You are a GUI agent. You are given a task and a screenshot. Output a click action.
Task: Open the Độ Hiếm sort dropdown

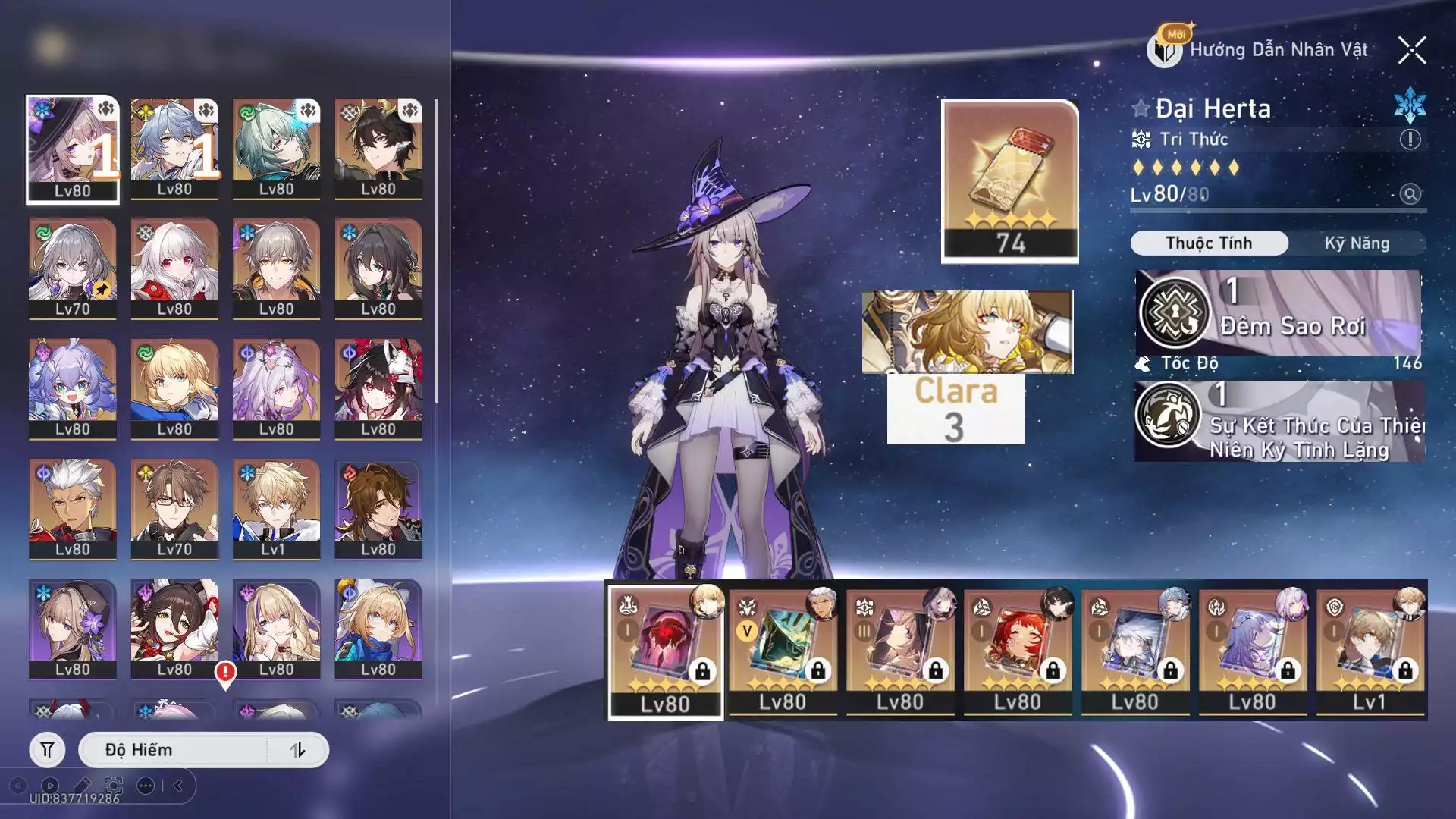coord(174,750)
